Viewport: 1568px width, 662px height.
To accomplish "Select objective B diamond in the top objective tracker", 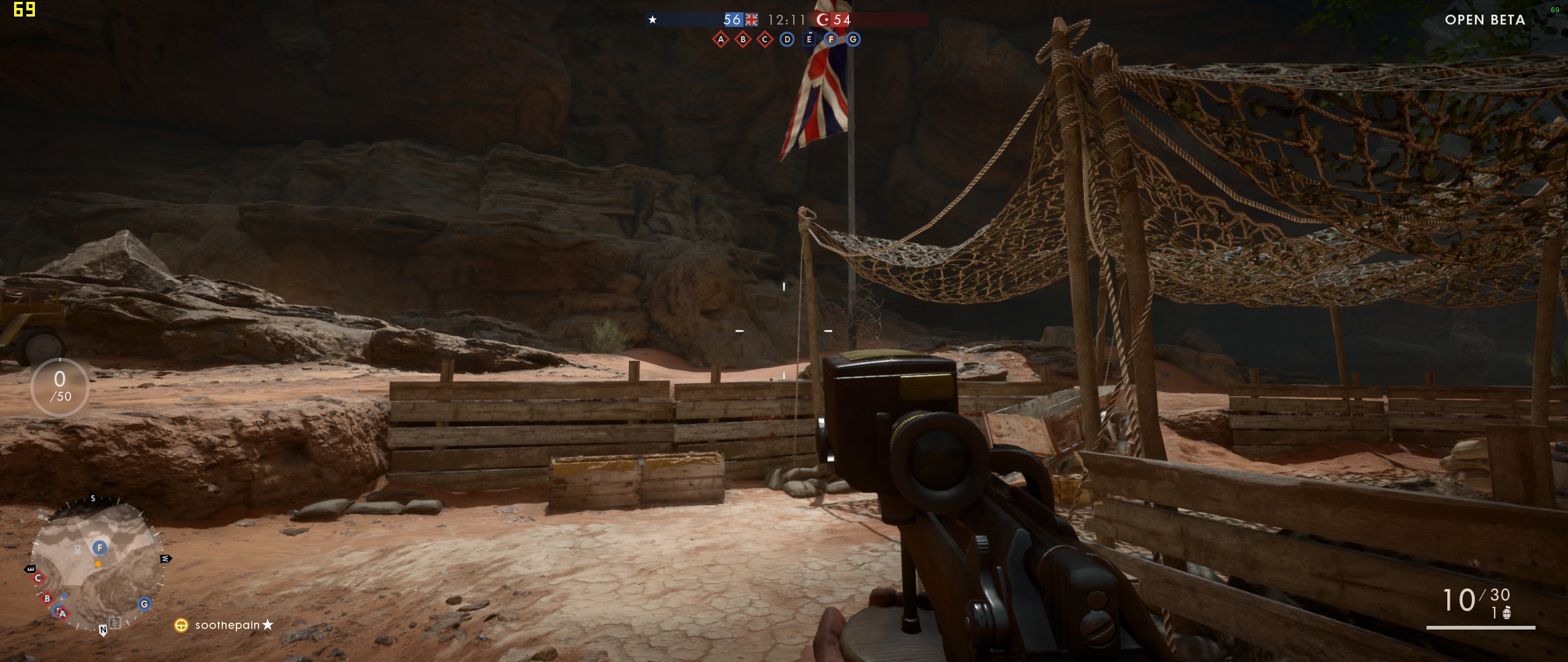I will (743, 40).
